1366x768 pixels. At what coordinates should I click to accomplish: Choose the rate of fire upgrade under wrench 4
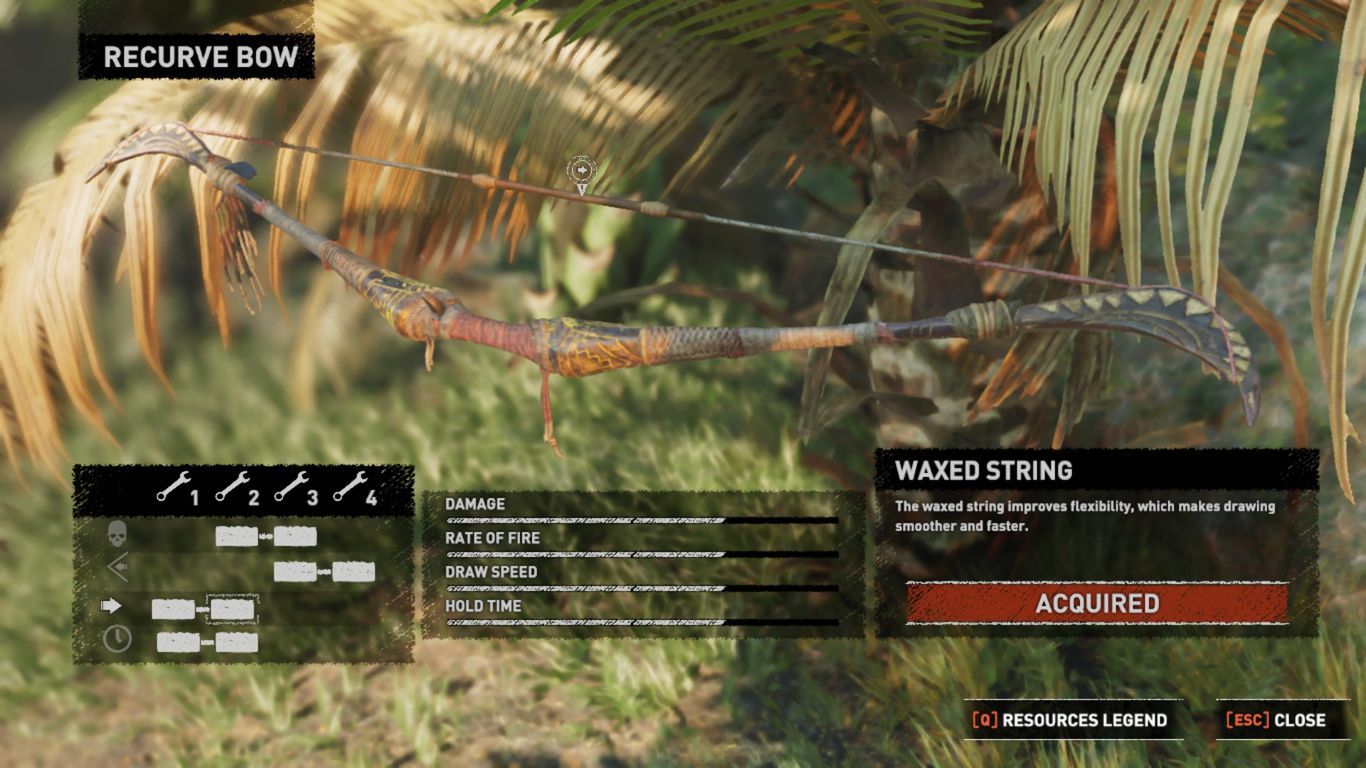(354, 572)
